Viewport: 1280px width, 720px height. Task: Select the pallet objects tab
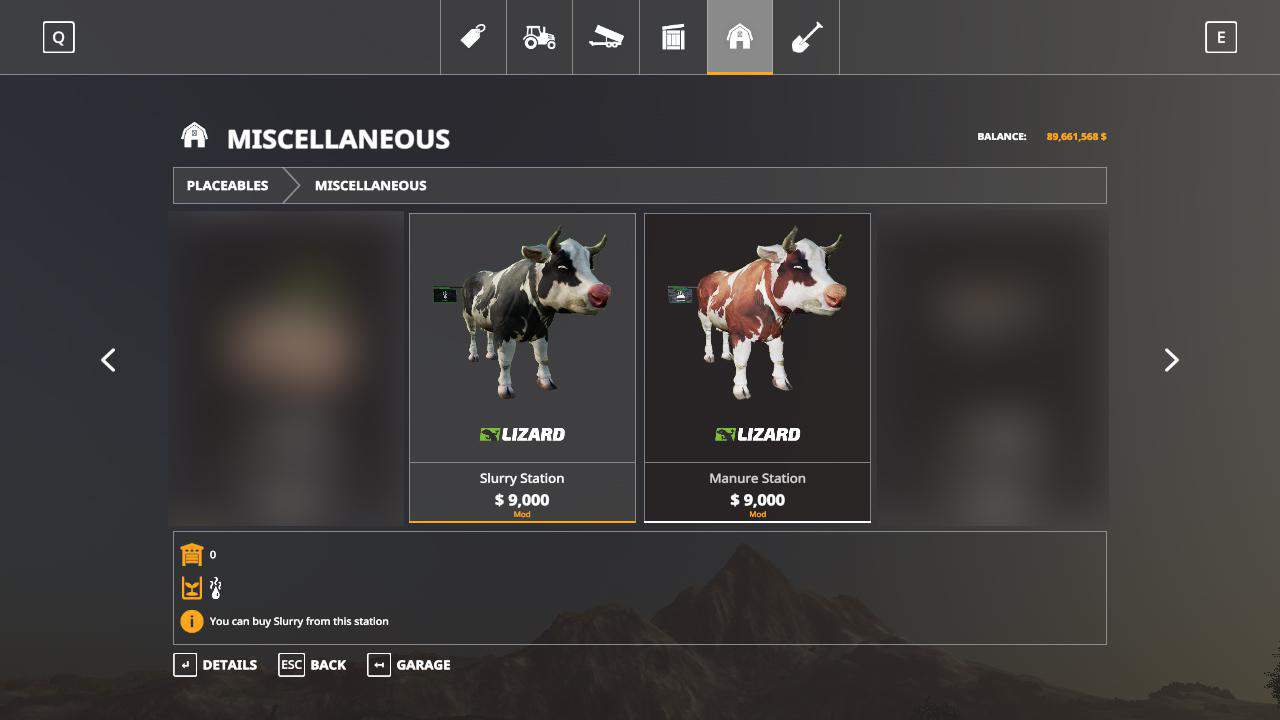click(x=673, y=38)
